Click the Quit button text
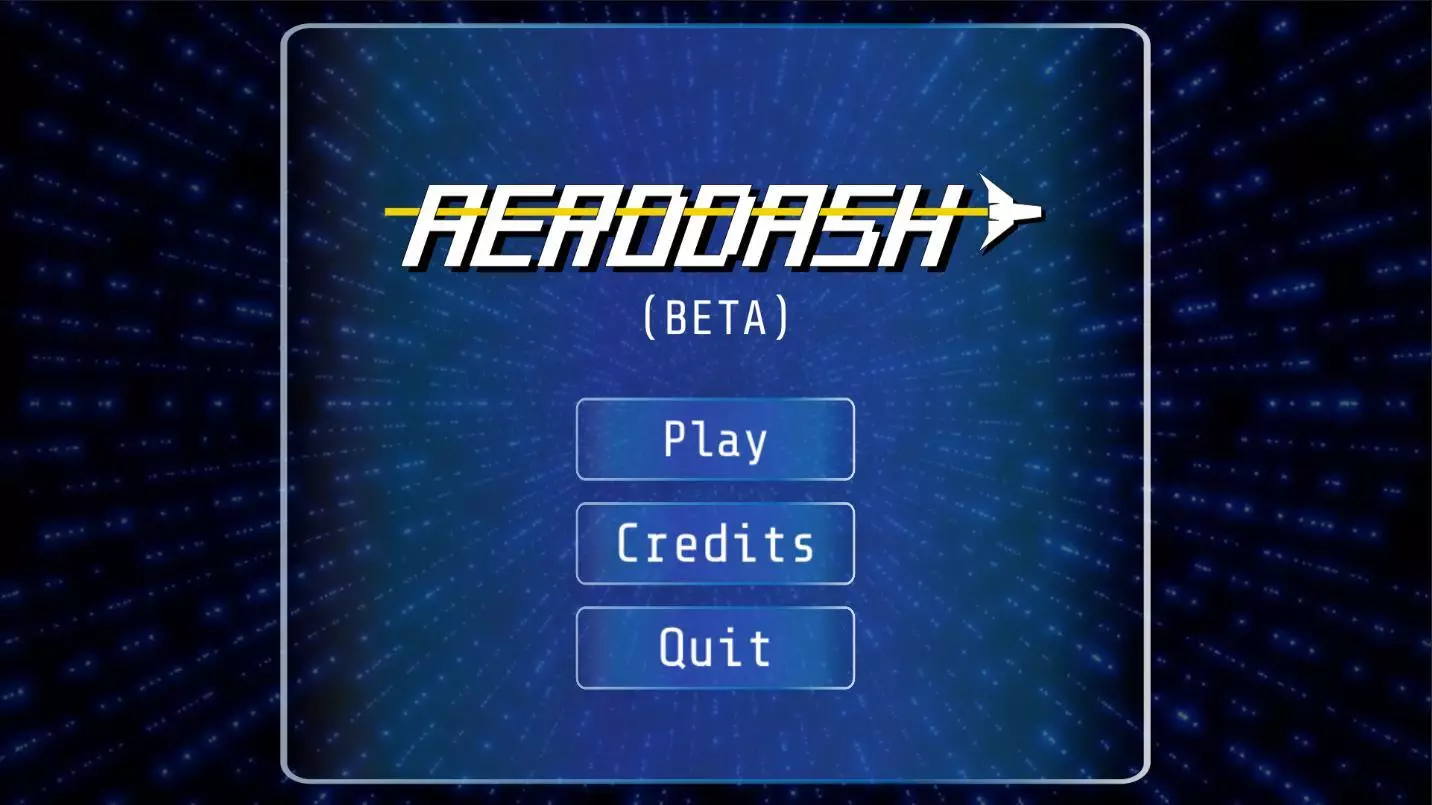This screenshot has width=1432, height=805. click(x=715, y=648)
